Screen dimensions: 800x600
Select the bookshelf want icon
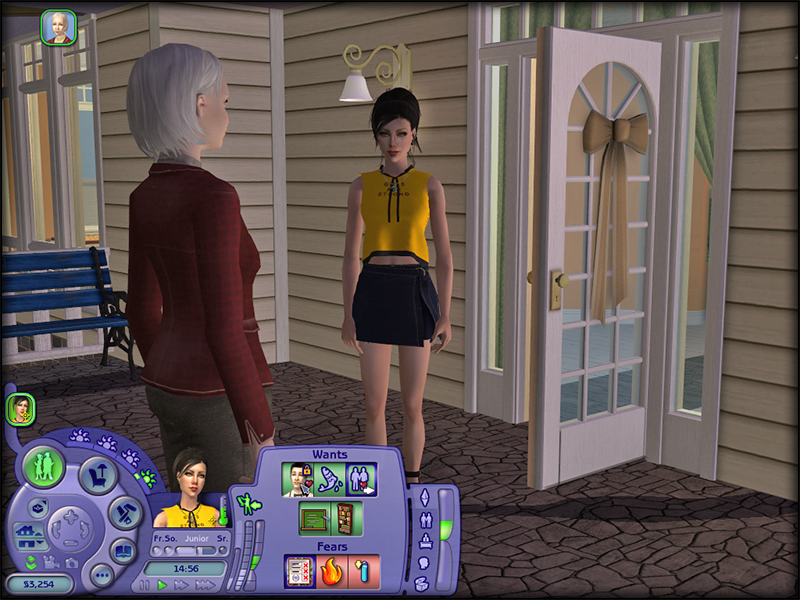tap(345, 518)
